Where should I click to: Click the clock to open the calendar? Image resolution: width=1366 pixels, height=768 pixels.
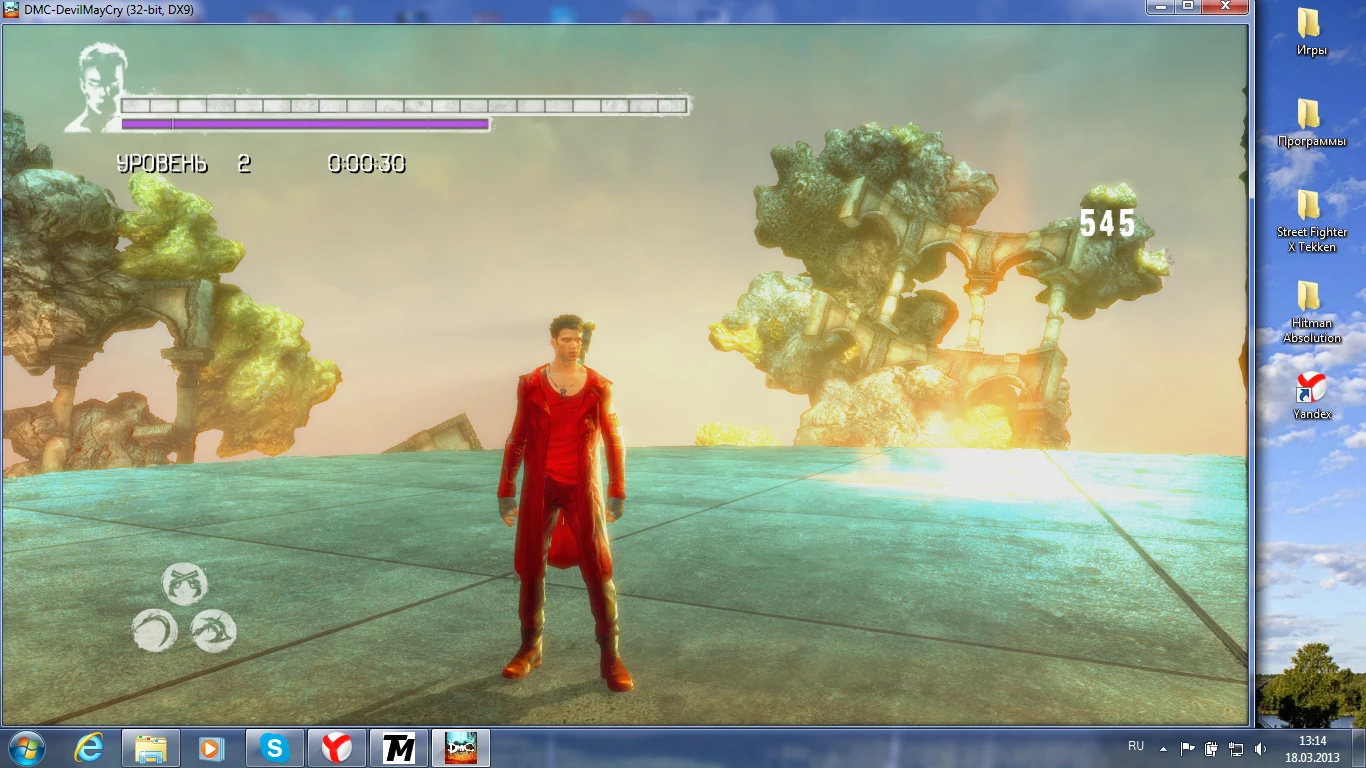coord(1310,747)
